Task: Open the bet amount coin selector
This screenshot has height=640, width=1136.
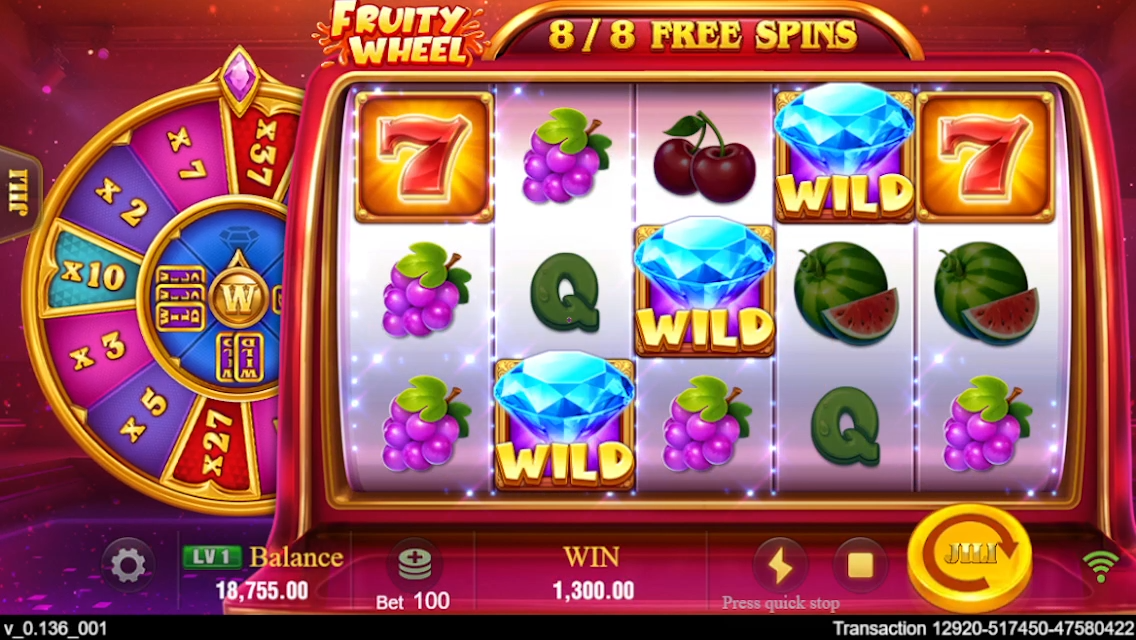Action: coord(413,566)
